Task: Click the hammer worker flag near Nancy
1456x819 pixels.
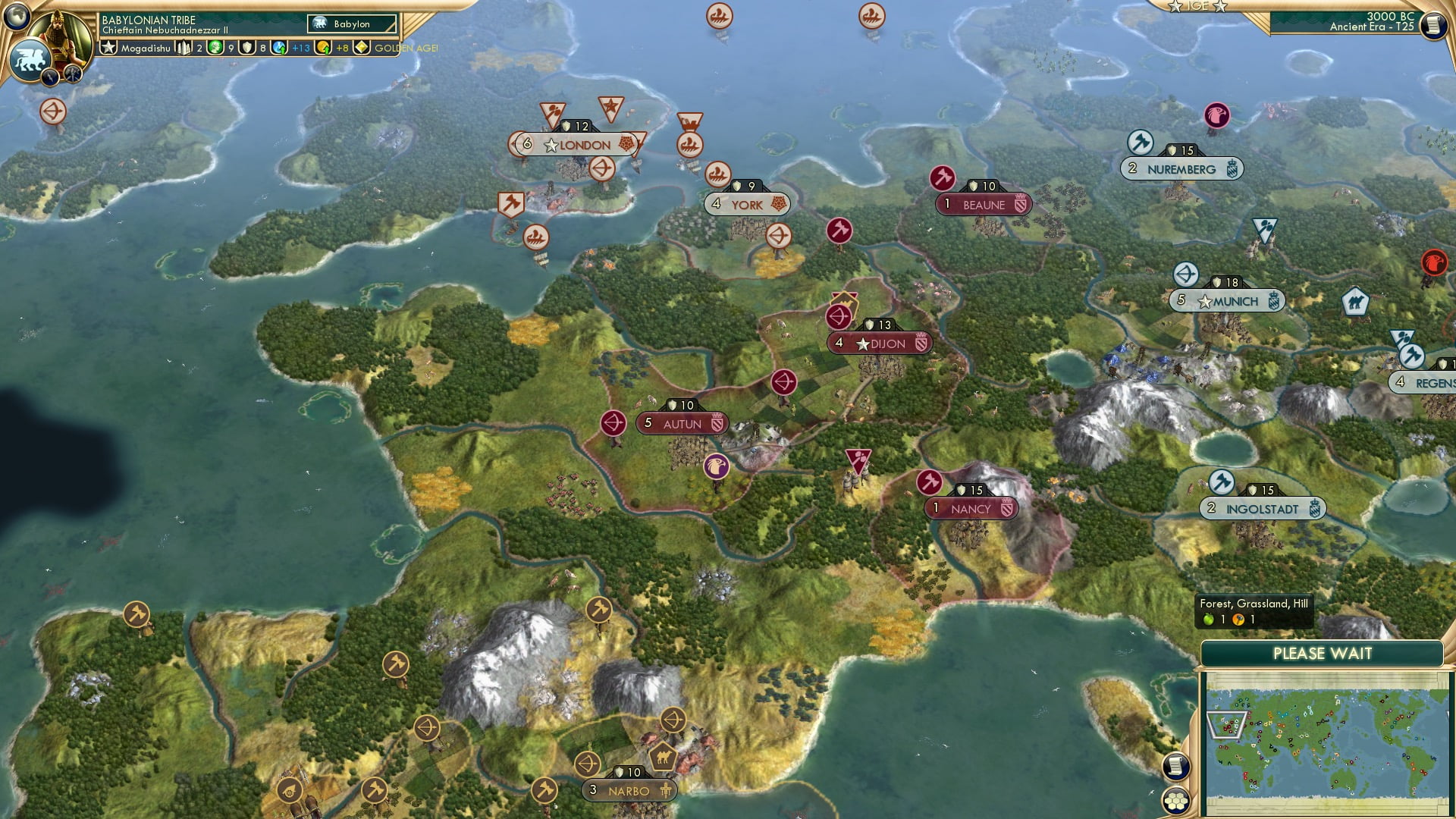Action: tap(930, 482)
